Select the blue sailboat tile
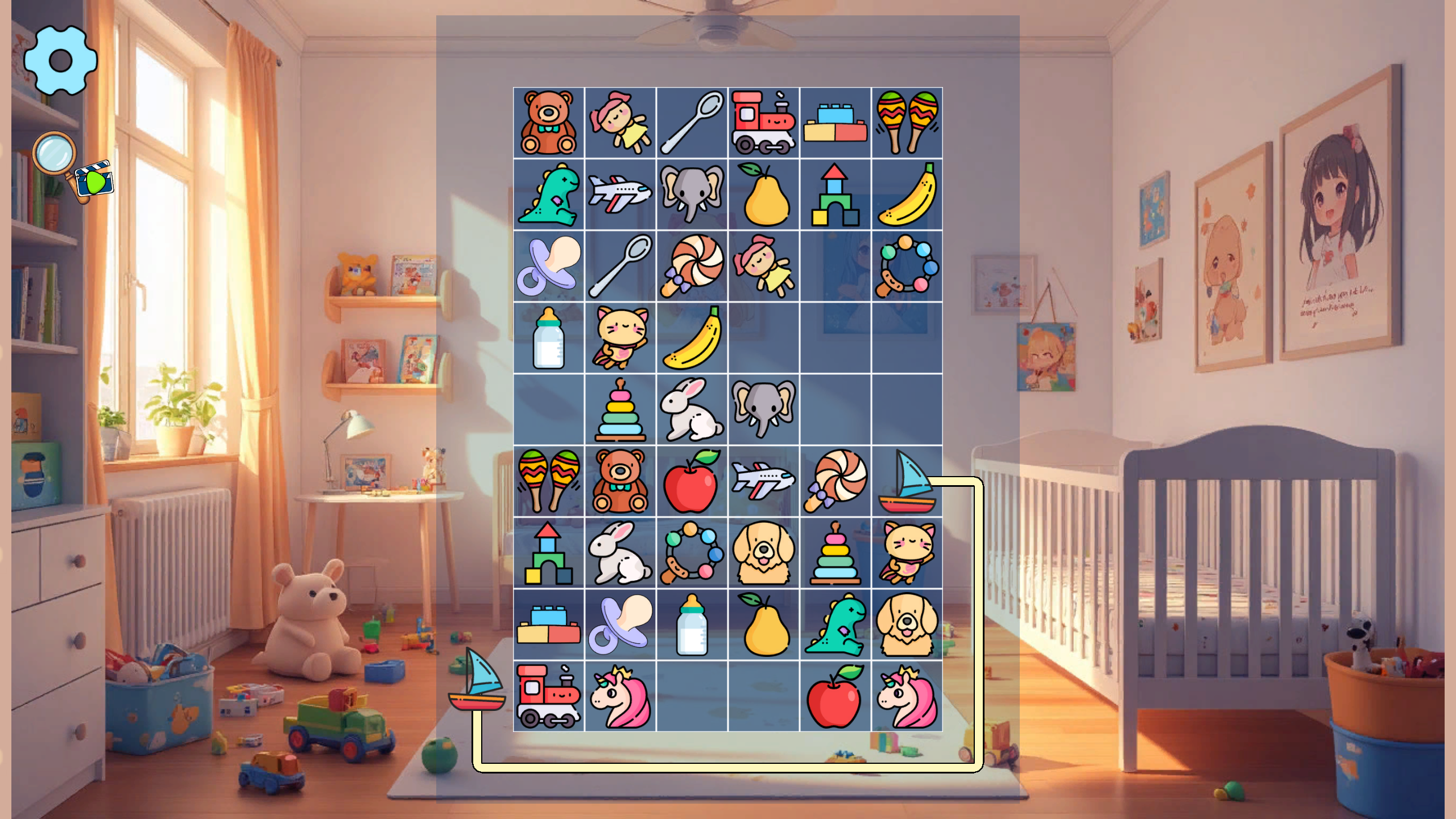Screen dimensions: 1456x819 (x=906, y=481)
